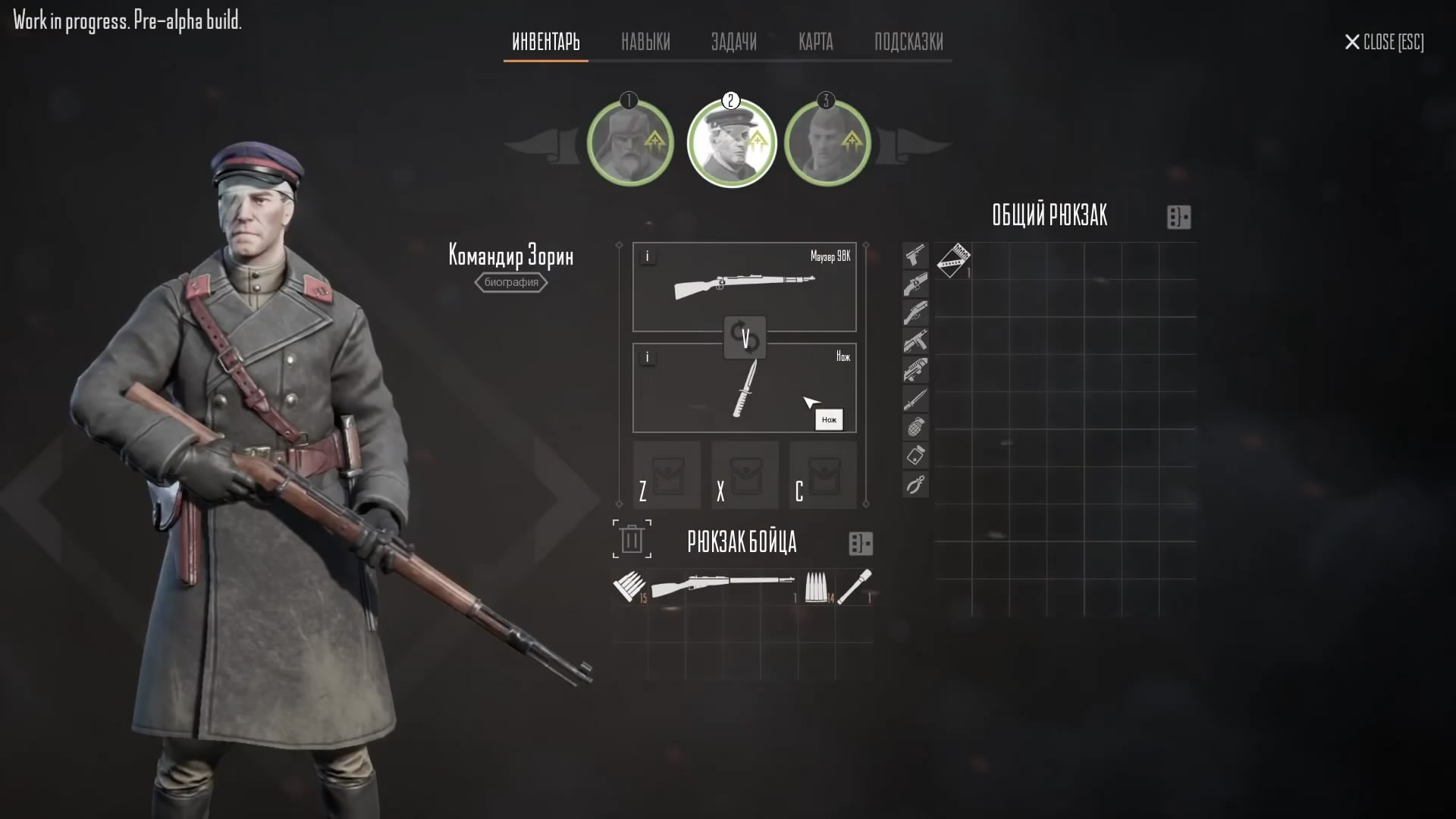Click the trash bin icon near РЮКЗАК БОЙЦА

[631, 539]
